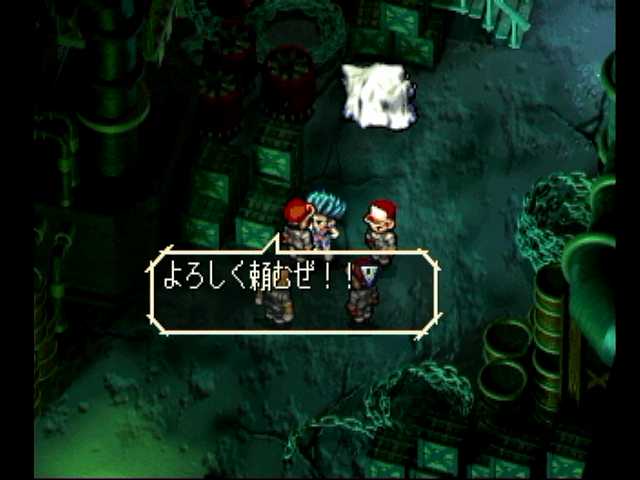Advance the よろしく頼むぜ！！ dialogue bubble
Viewport: 640px width, 480px height.
point(293,291)
